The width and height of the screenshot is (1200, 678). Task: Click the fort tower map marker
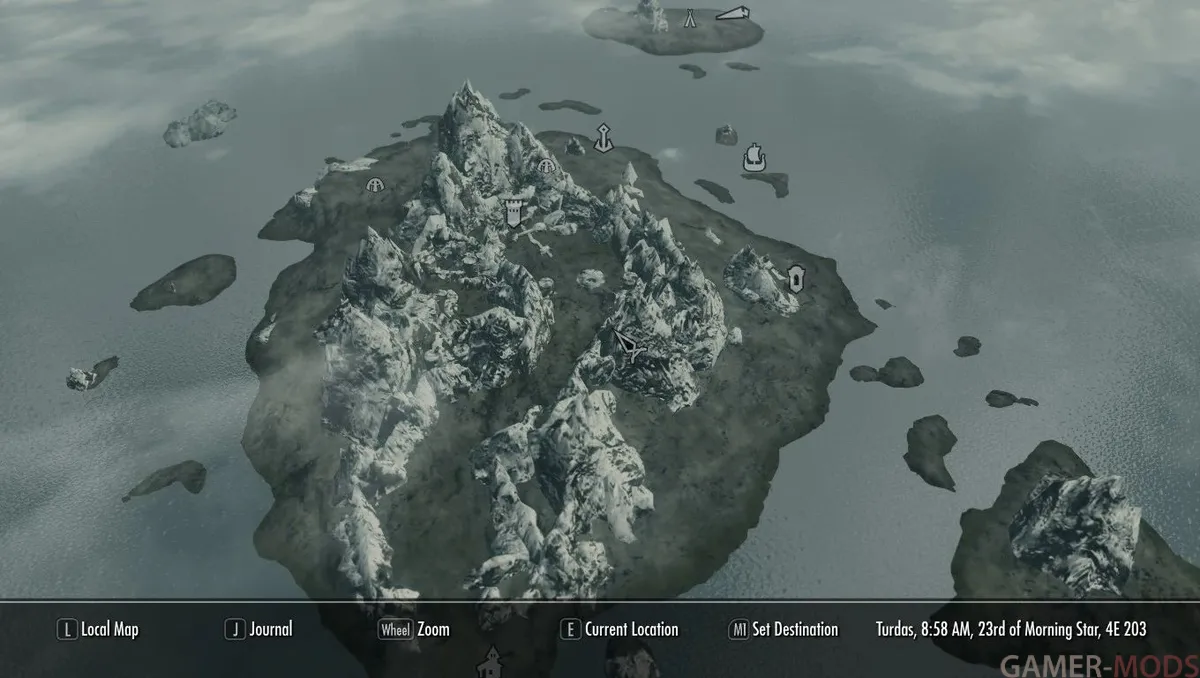514,211
